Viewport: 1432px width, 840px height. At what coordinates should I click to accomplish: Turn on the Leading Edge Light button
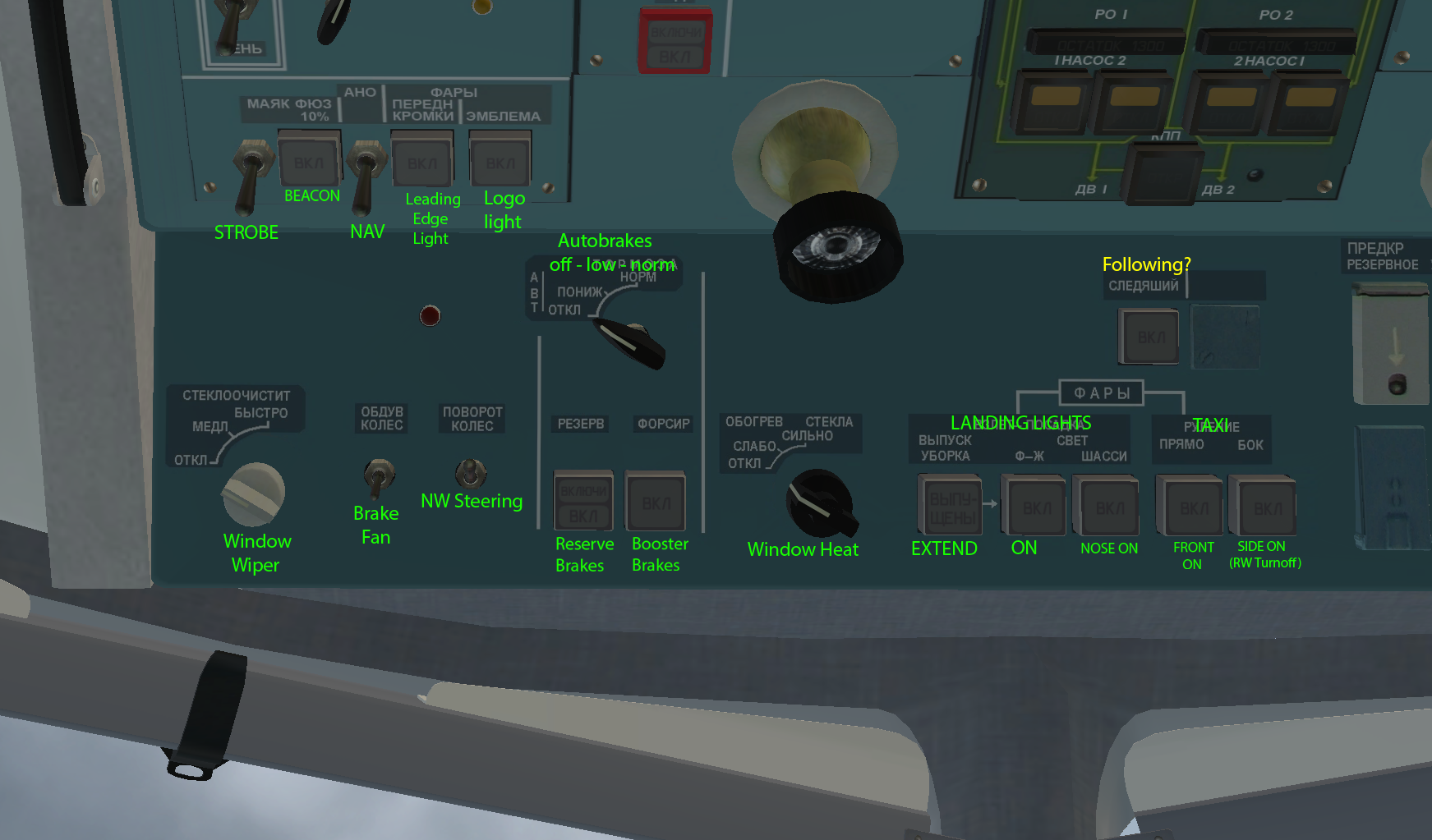(422, 163)
